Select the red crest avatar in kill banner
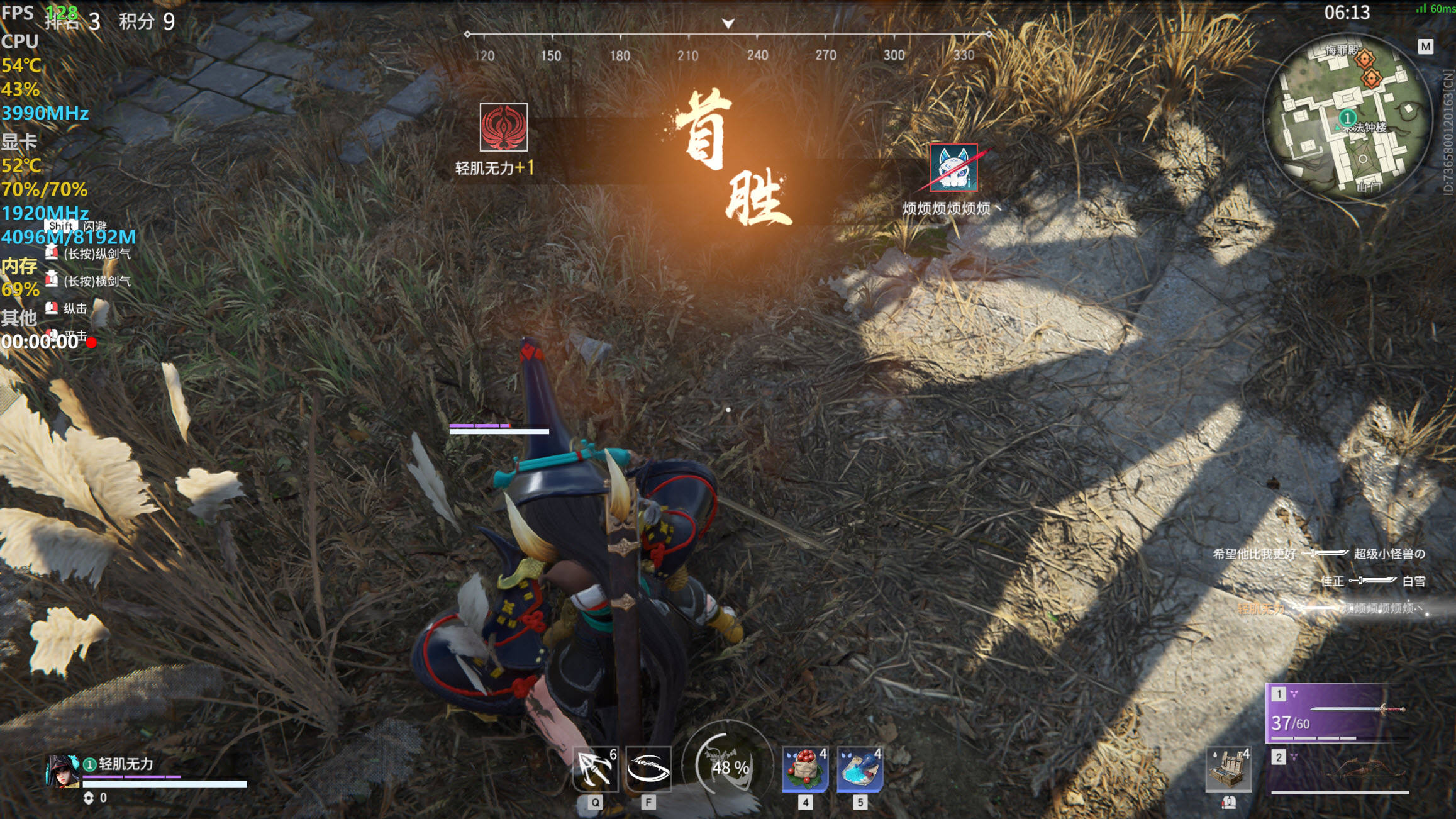The width and height of the screenshot is (1456, 819). pos(504,127)
